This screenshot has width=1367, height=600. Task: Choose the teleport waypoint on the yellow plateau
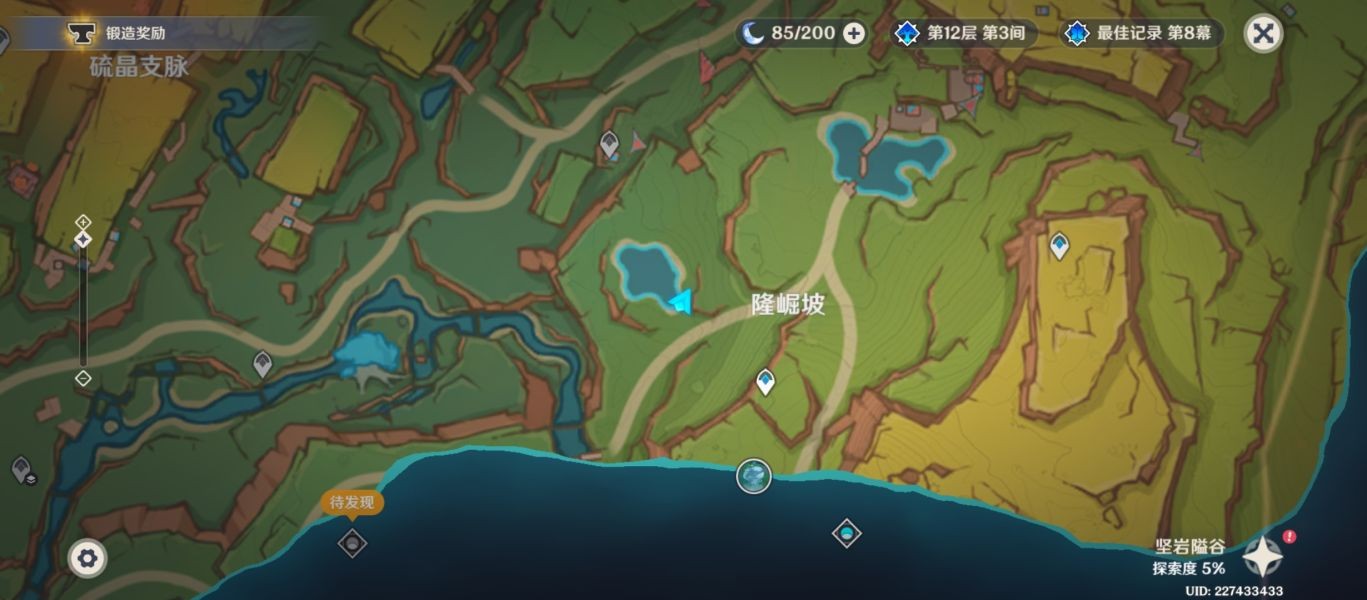pyautogui.click(x=1059, y=244)
